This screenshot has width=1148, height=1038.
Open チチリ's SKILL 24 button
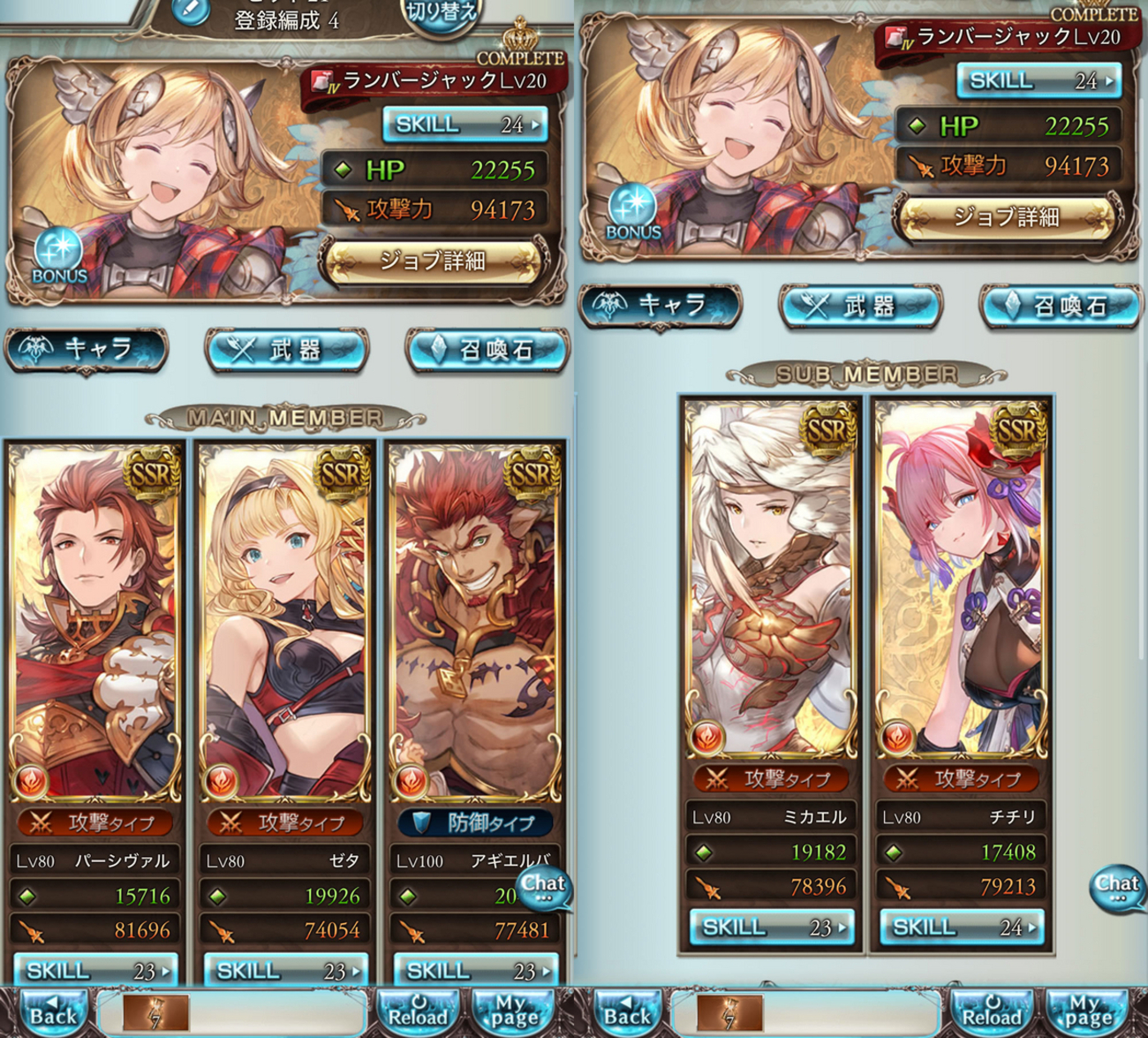[962, 927]
